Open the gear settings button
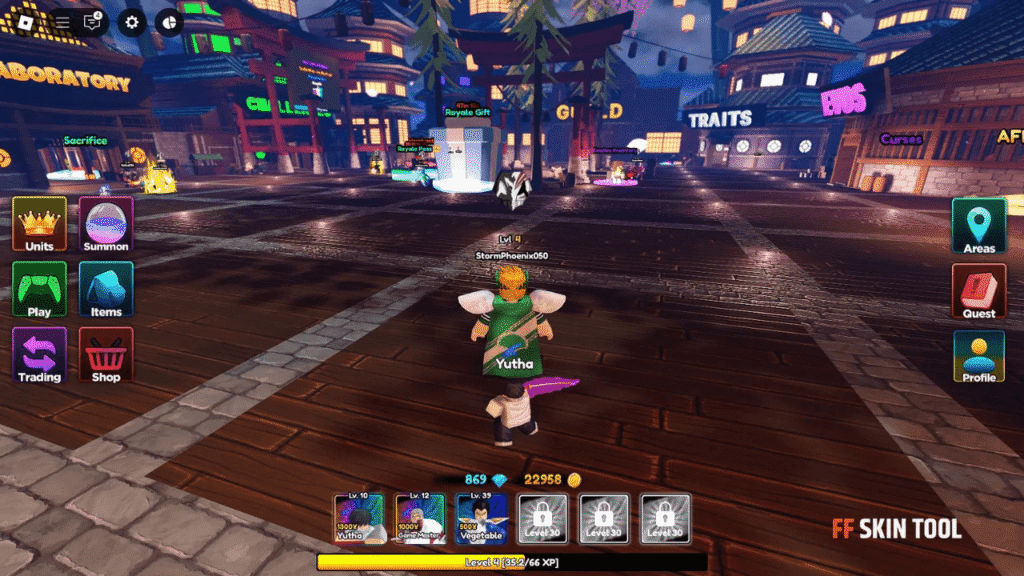This screenshot has height=576, width=1024. (x=132, y=21)
